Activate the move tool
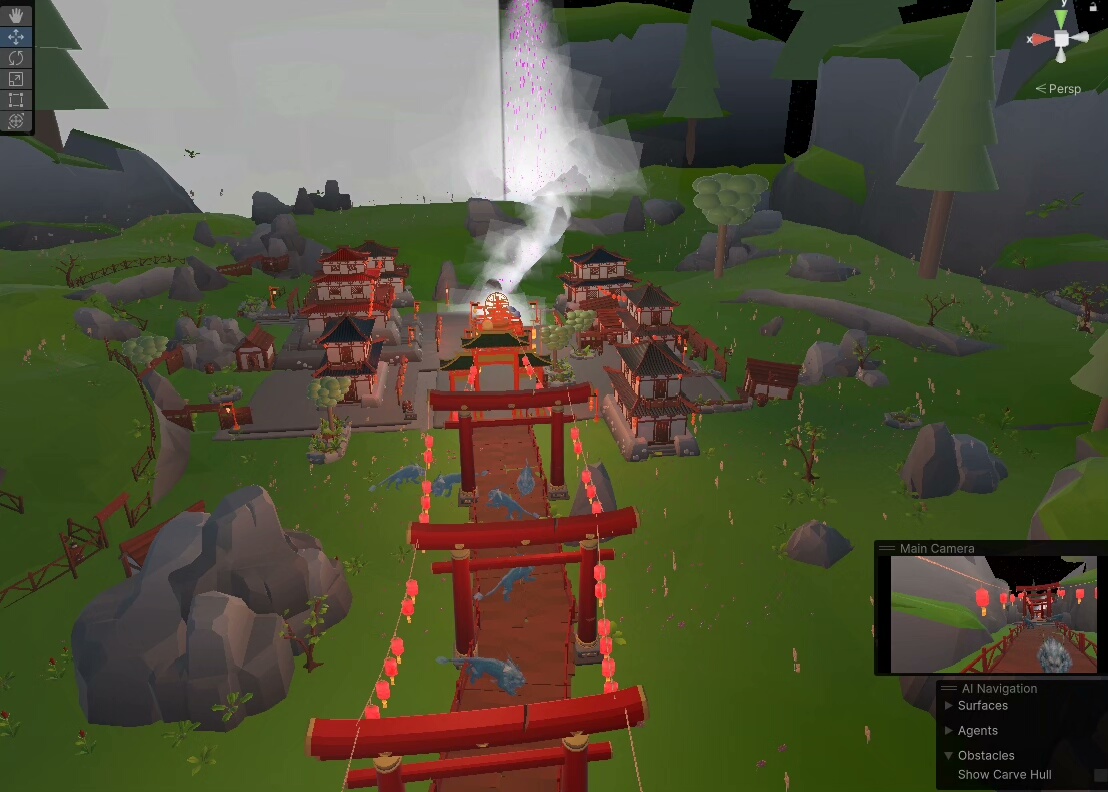 (16, 36)
